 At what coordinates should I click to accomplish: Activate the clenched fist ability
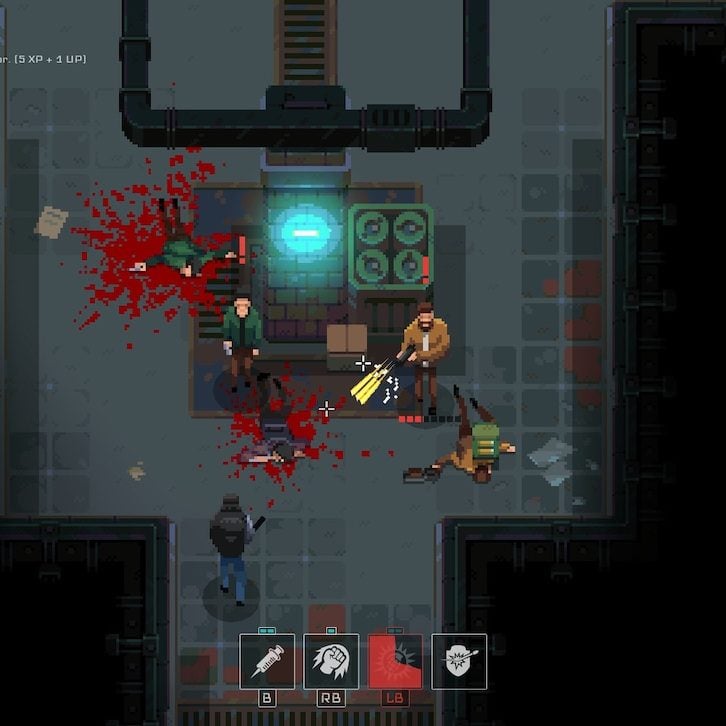point(331,661)
